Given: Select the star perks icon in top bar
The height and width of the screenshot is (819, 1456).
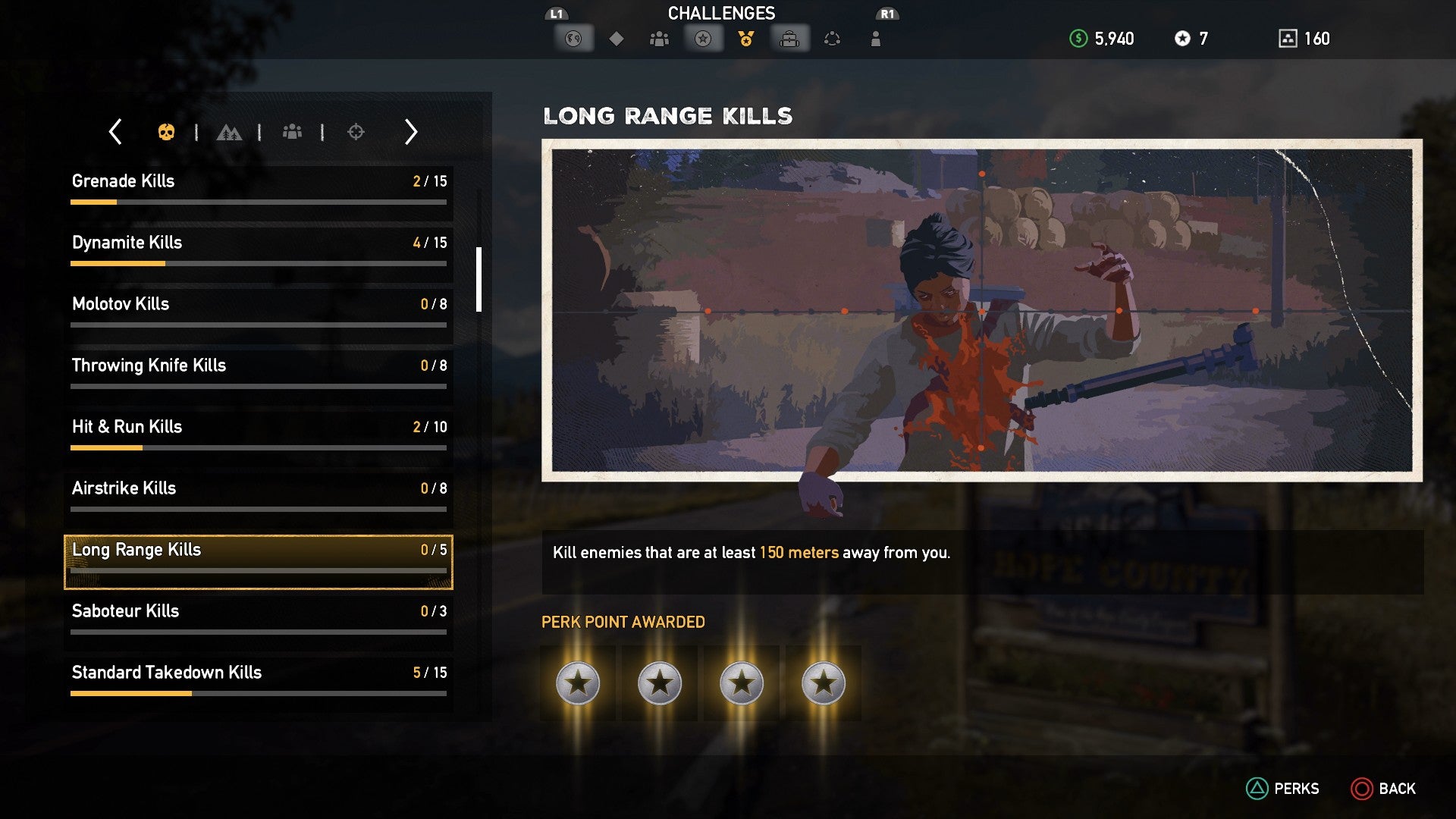Looking at the screenshot, I should [703, 38].
